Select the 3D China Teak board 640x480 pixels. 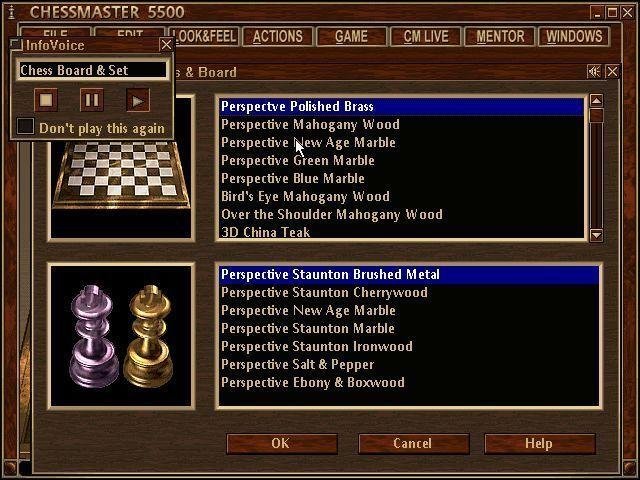[265, 232]
